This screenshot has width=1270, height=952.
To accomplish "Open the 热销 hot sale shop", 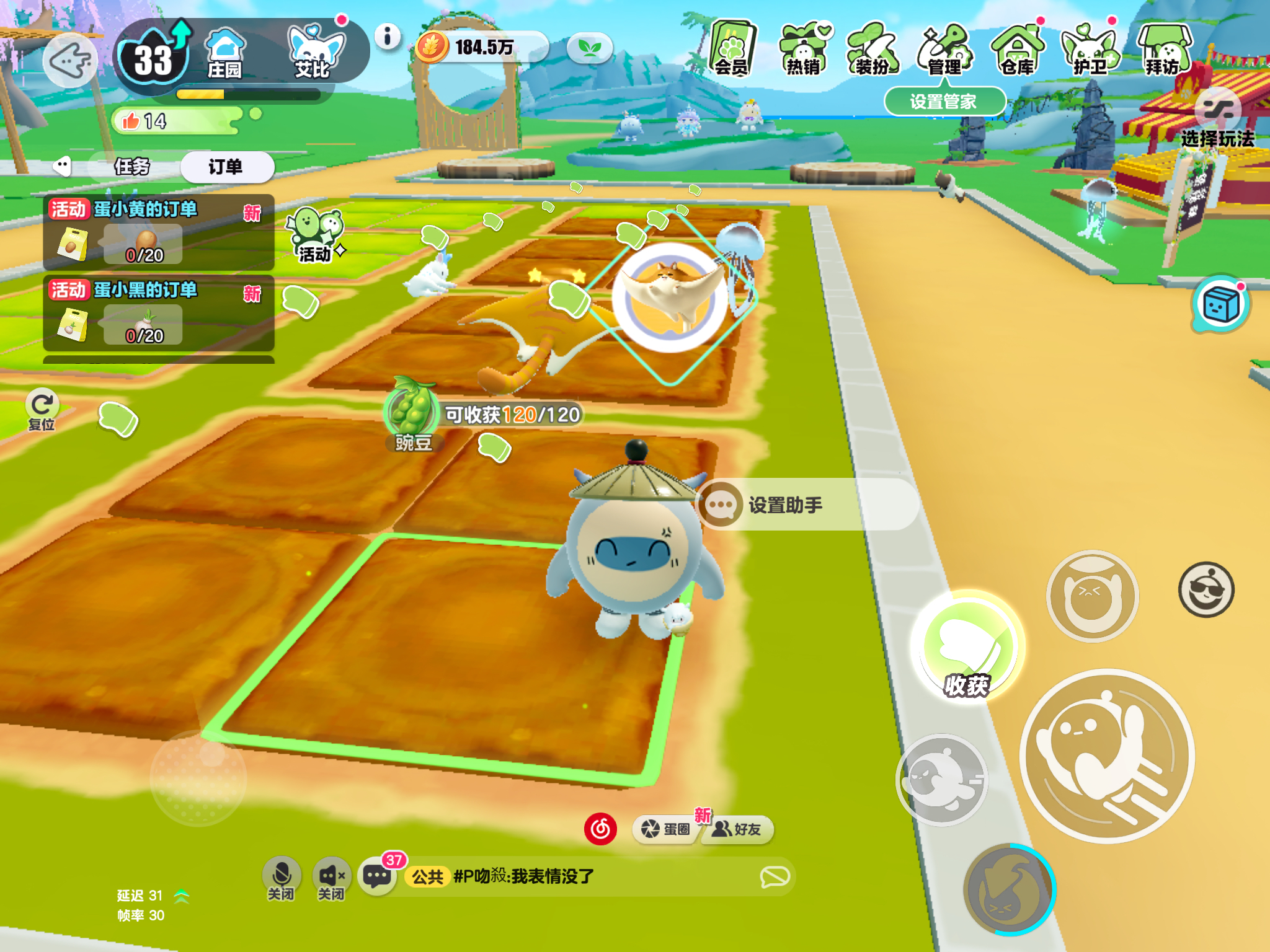I will [804, 49].
